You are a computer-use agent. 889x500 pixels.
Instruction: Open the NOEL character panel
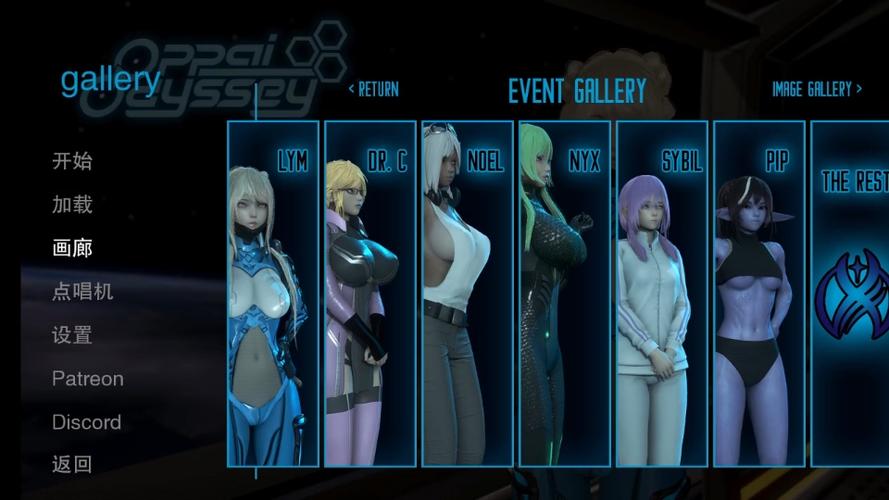point(467,293)
